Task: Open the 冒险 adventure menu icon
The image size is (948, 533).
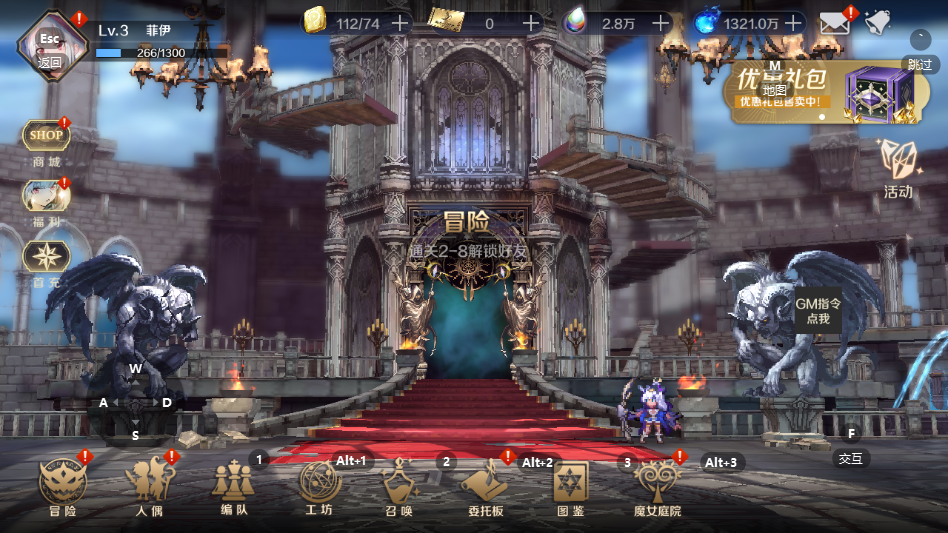Action: coord(62,485)
